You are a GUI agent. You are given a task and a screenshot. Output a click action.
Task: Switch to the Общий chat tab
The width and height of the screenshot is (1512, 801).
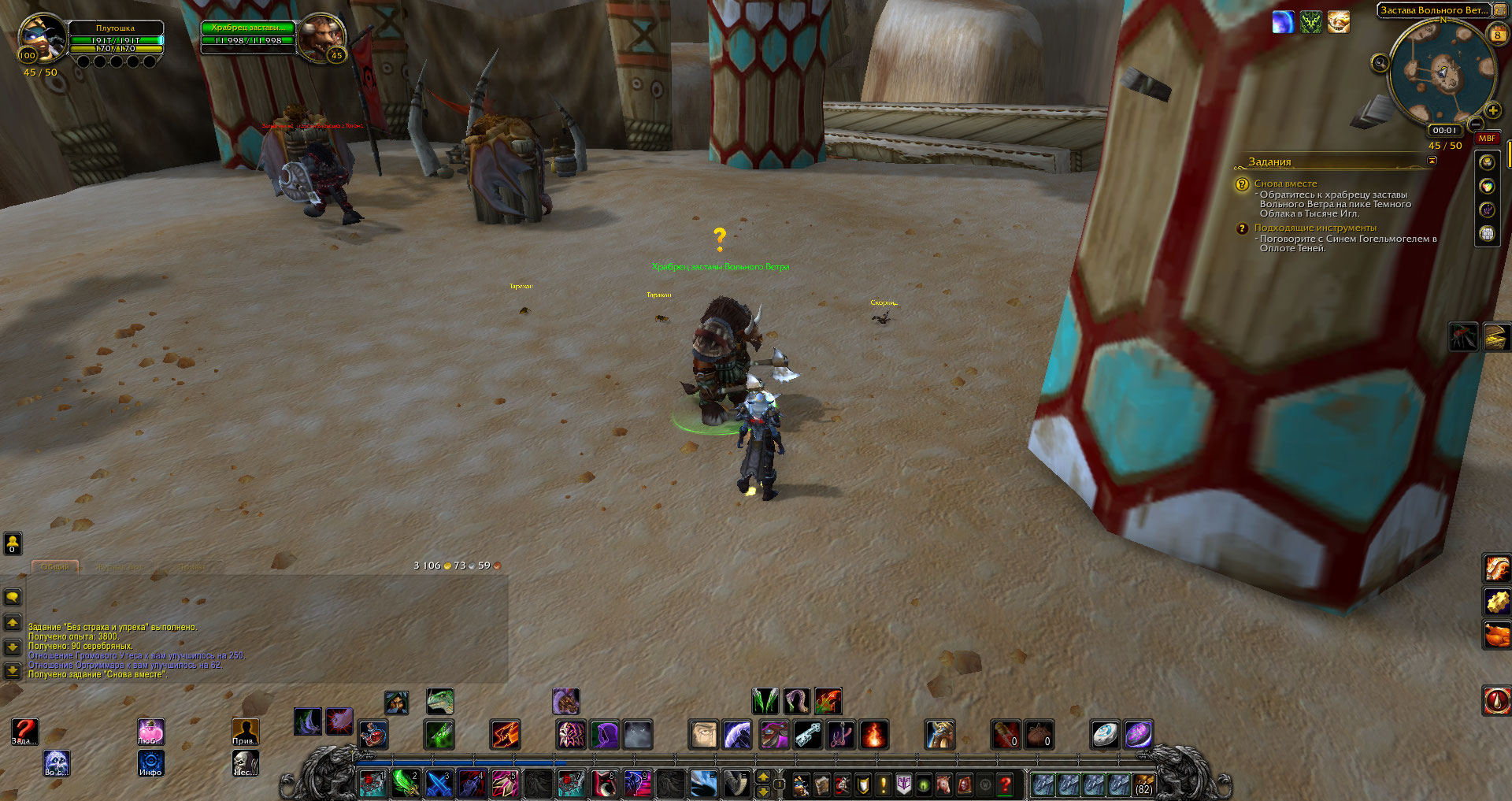pos(55,567)
